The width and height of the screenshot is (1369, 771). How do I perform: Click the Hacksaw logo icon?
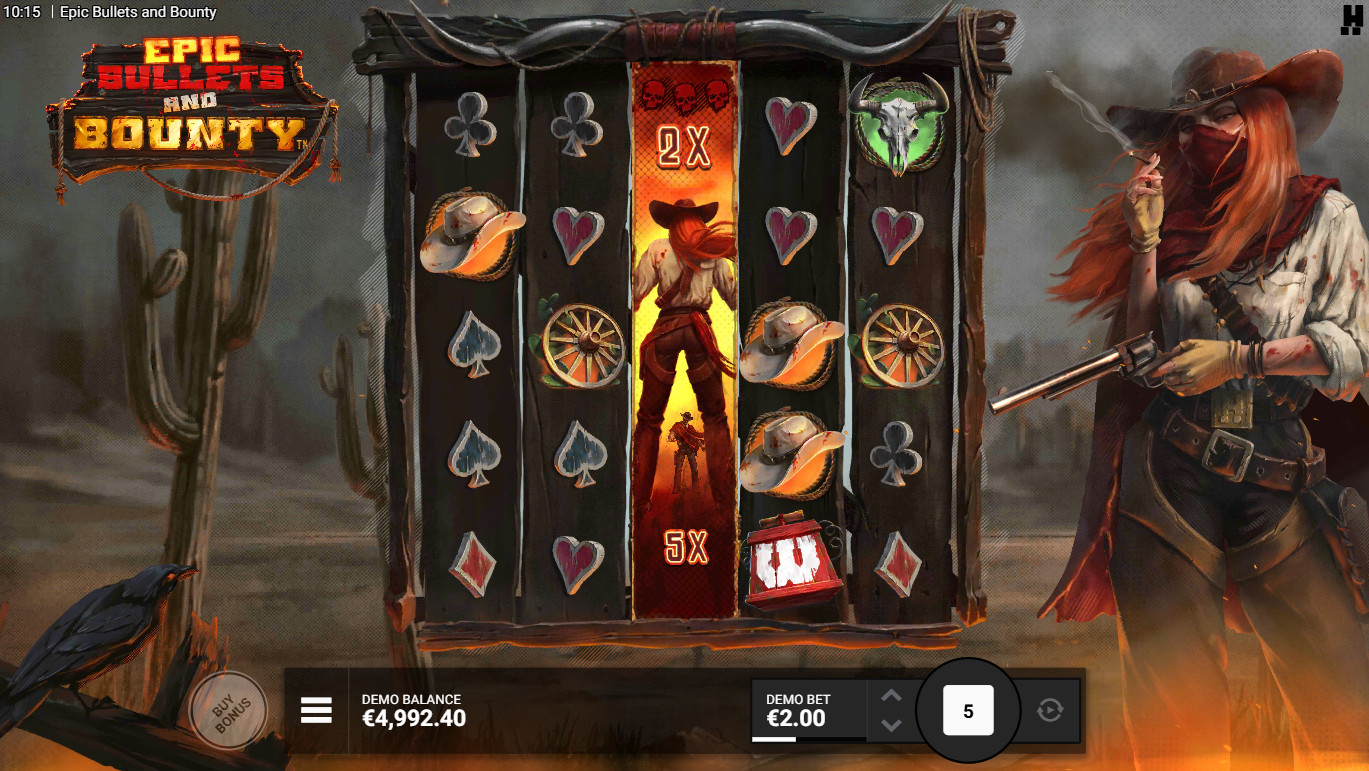click(1353, 17)
